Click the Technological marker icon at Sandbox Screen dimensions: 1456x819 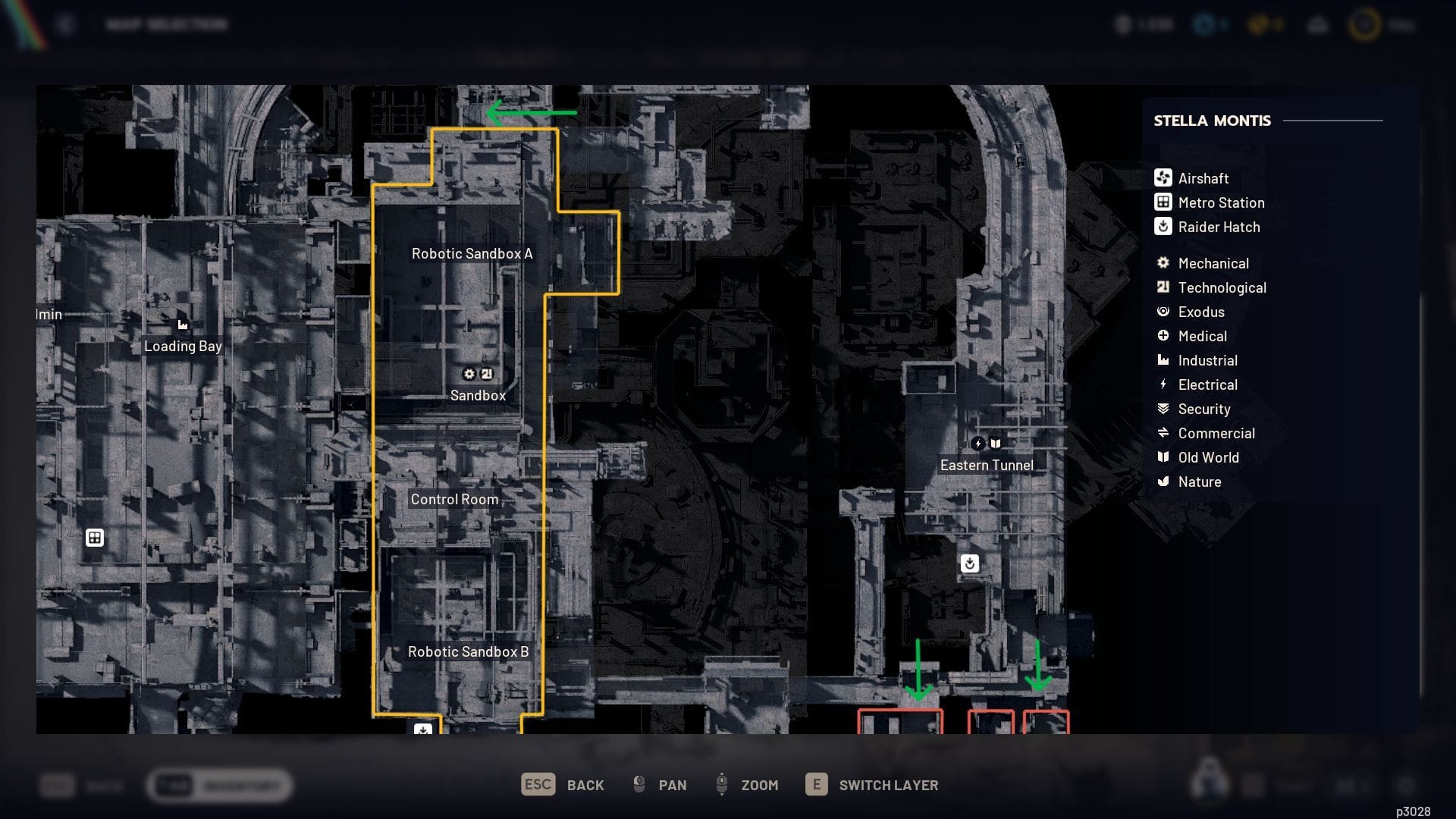pyautogui.click(x=487, y=374)
